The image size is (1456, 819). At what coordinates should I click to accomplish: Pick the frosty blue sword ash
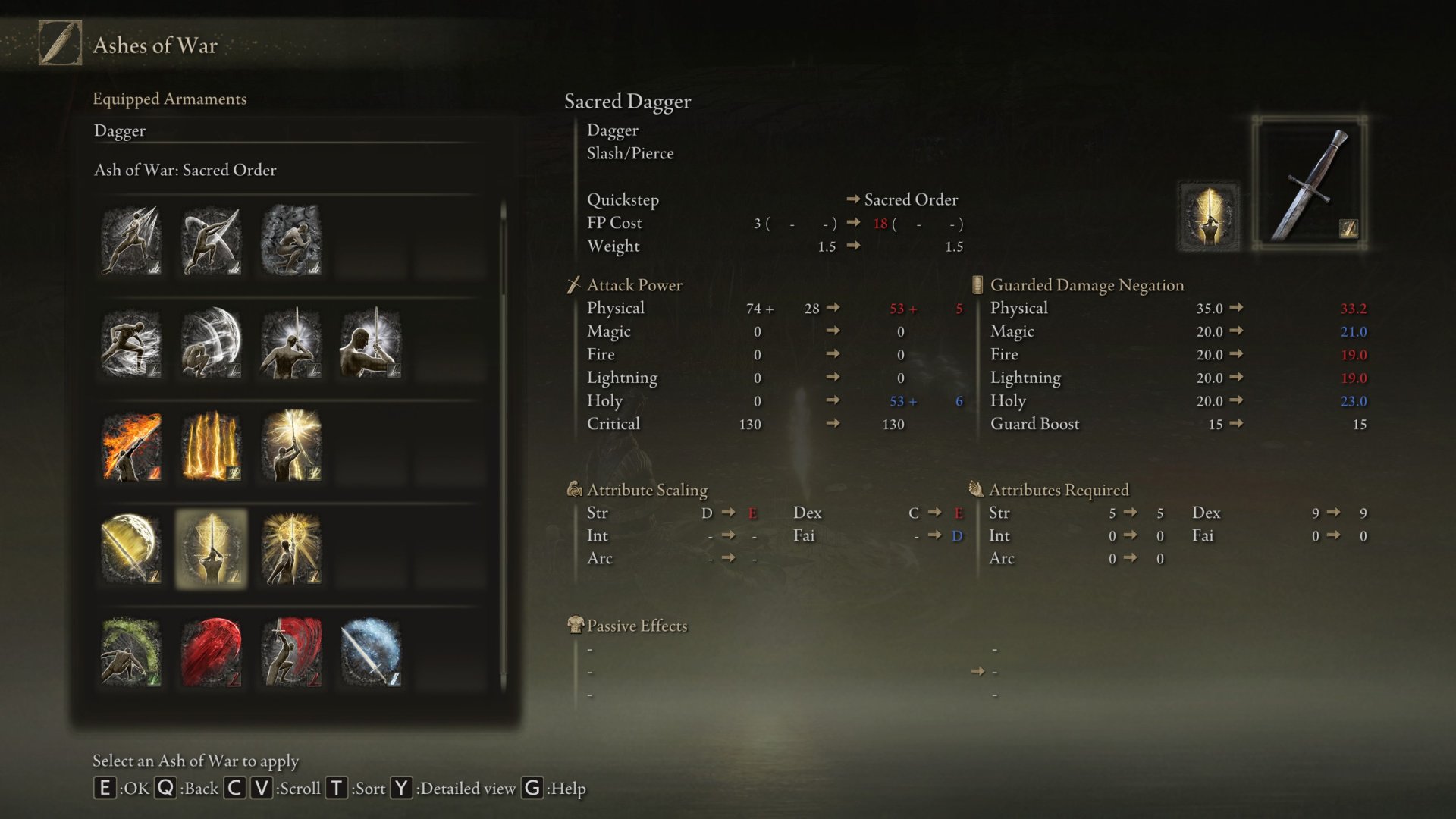coord(371,652)
